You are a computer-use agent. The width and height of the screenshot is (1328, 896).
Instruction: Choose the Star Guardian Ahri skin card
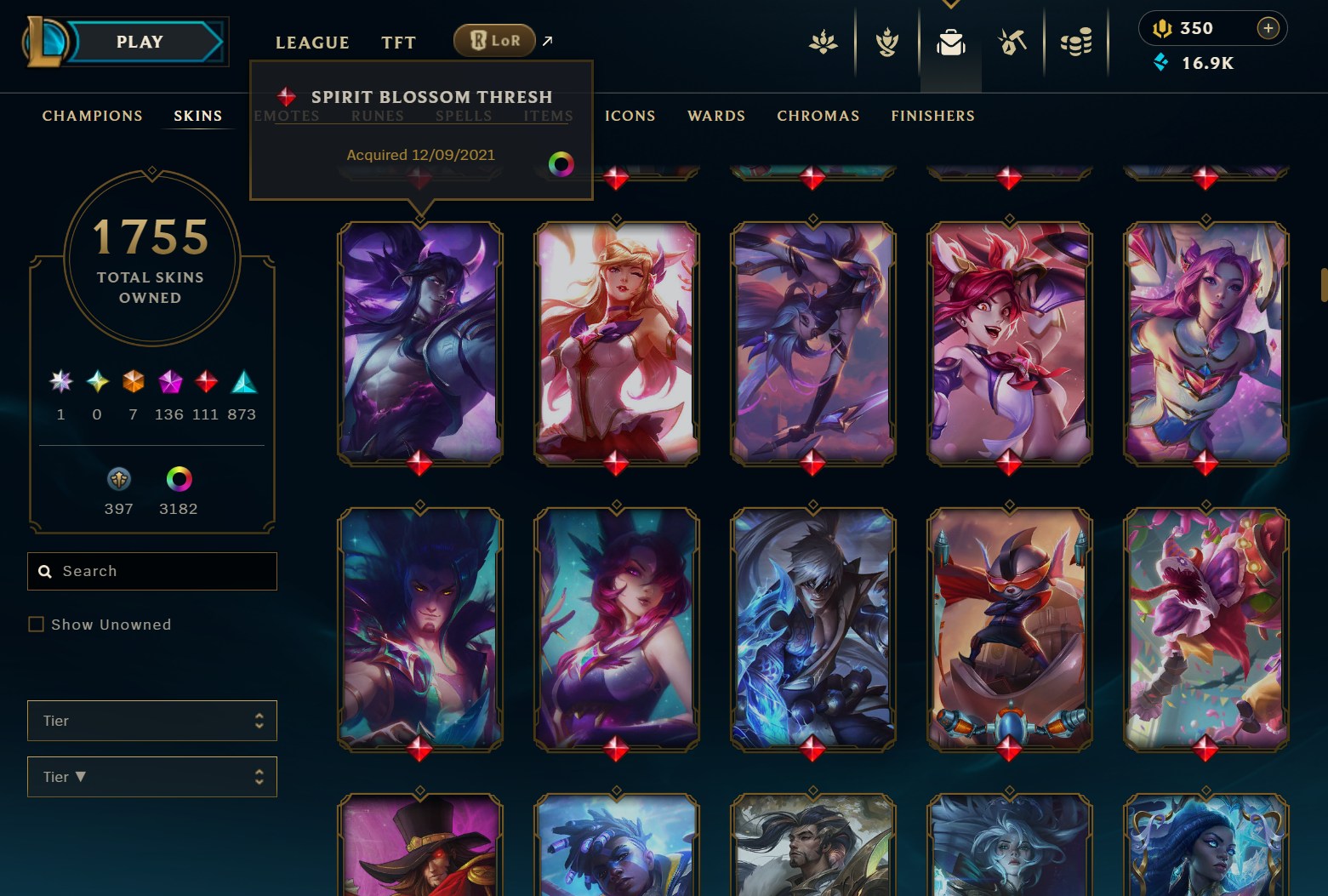coord(617,343)
